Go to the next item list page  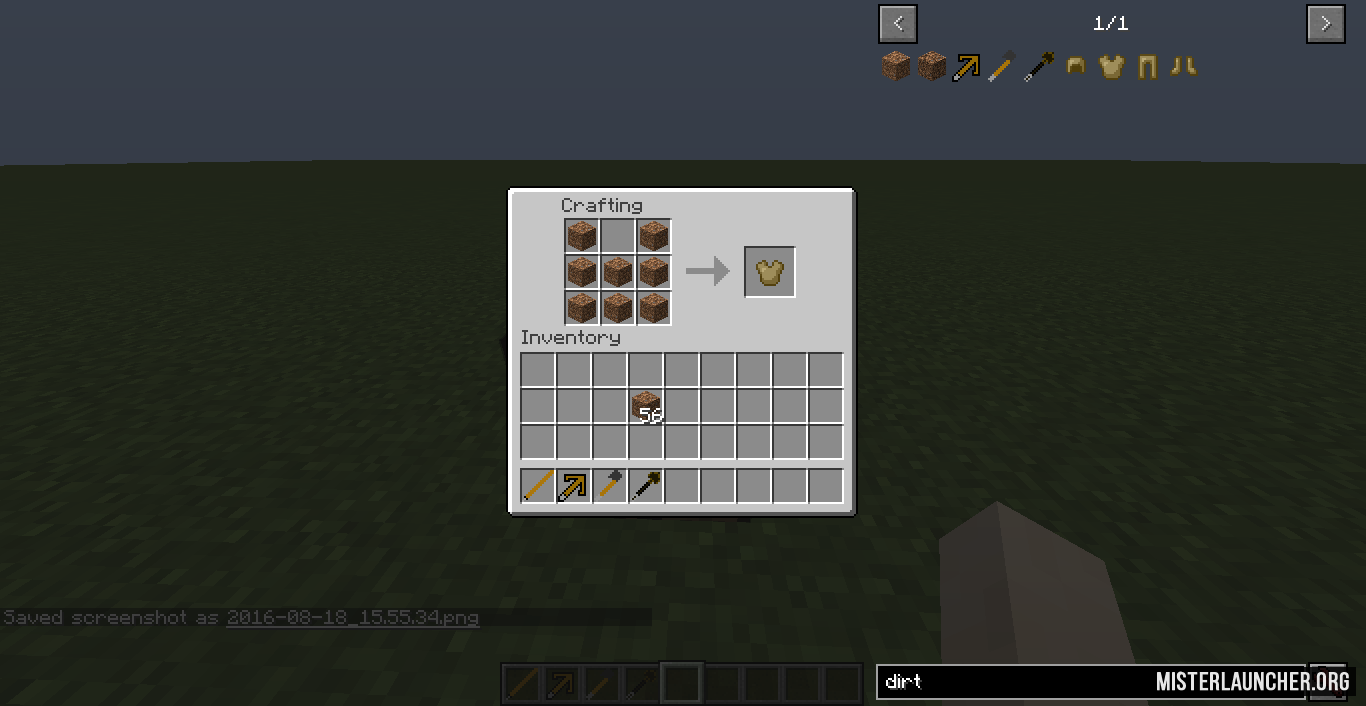[x=1325, y=24]
